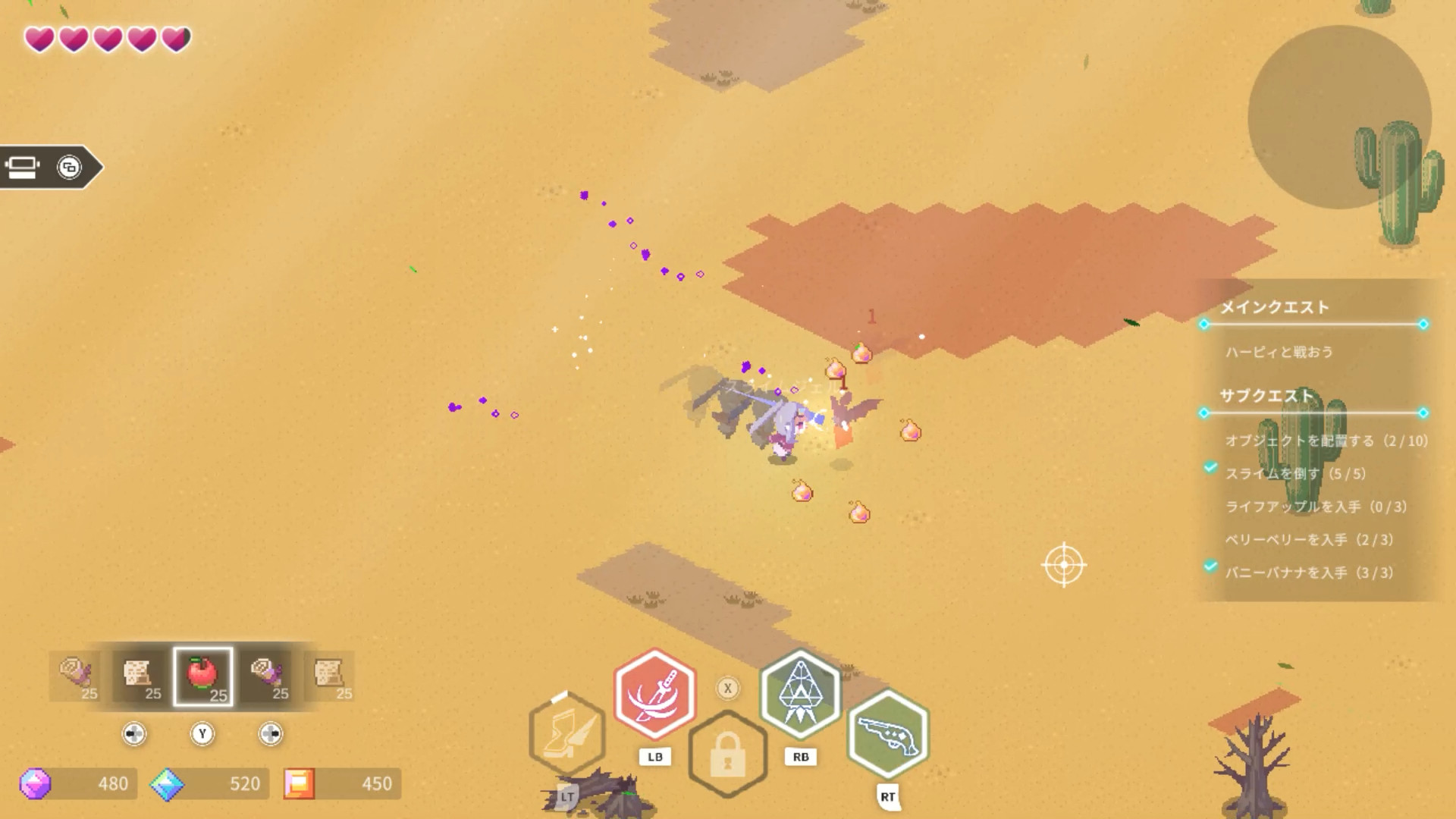Click the left D-pad hotbar selector
The image size is (1456, 819).
[133, 734]
